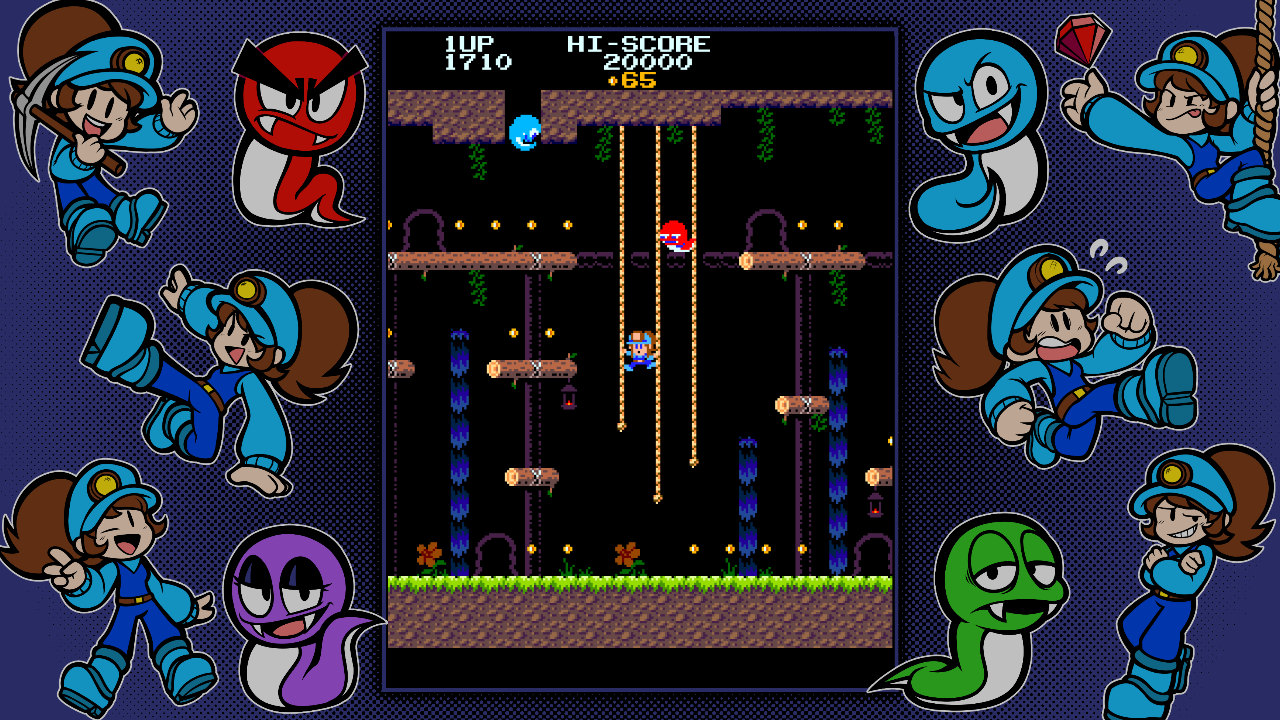Select the miner character climbing the rope
Viewport: 1280px width, 720px height.
639,350
